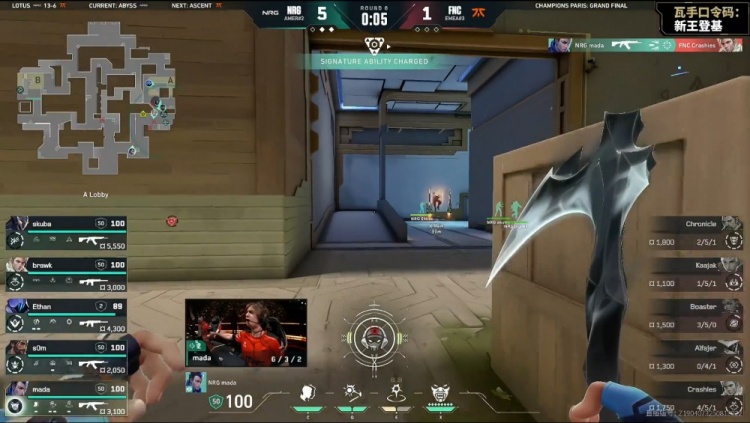750x423 pixels.
Task: Select Boaster's player card
Action: [697, 315]
